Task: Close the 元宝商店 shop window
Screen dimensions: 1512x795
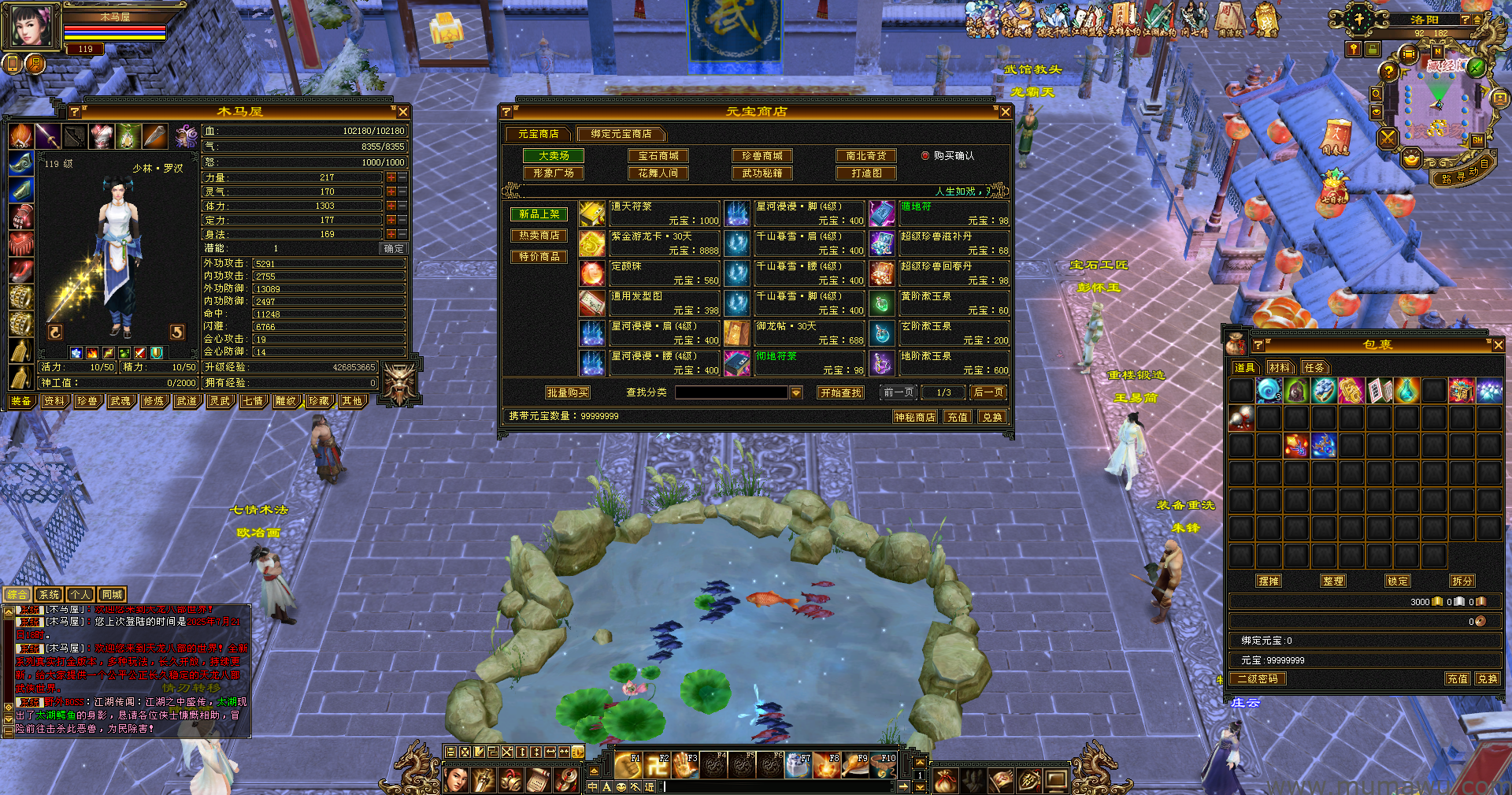Action: point(1005,112)
